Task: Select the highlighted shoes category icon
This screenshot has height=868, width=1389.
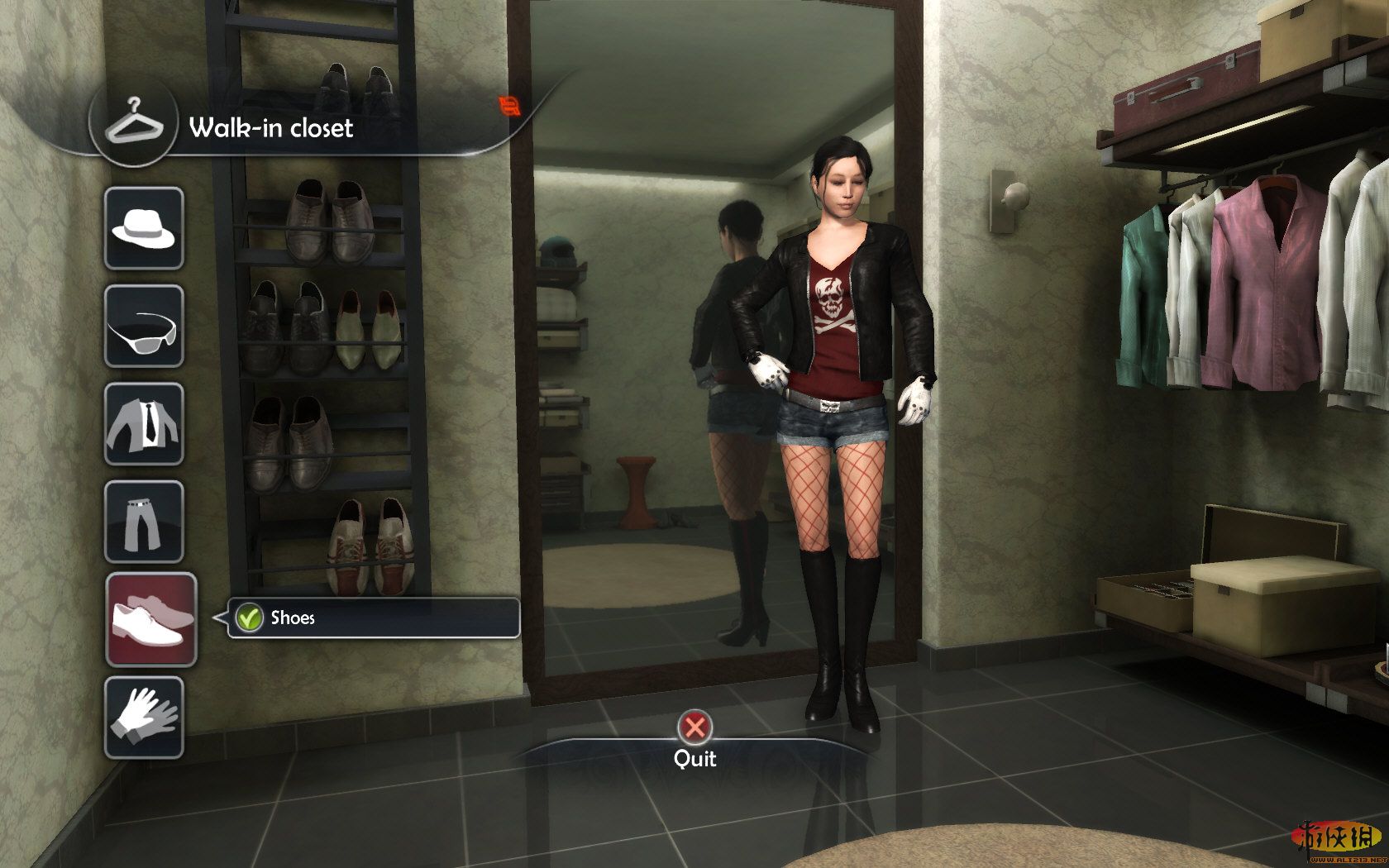Action: 150,619
